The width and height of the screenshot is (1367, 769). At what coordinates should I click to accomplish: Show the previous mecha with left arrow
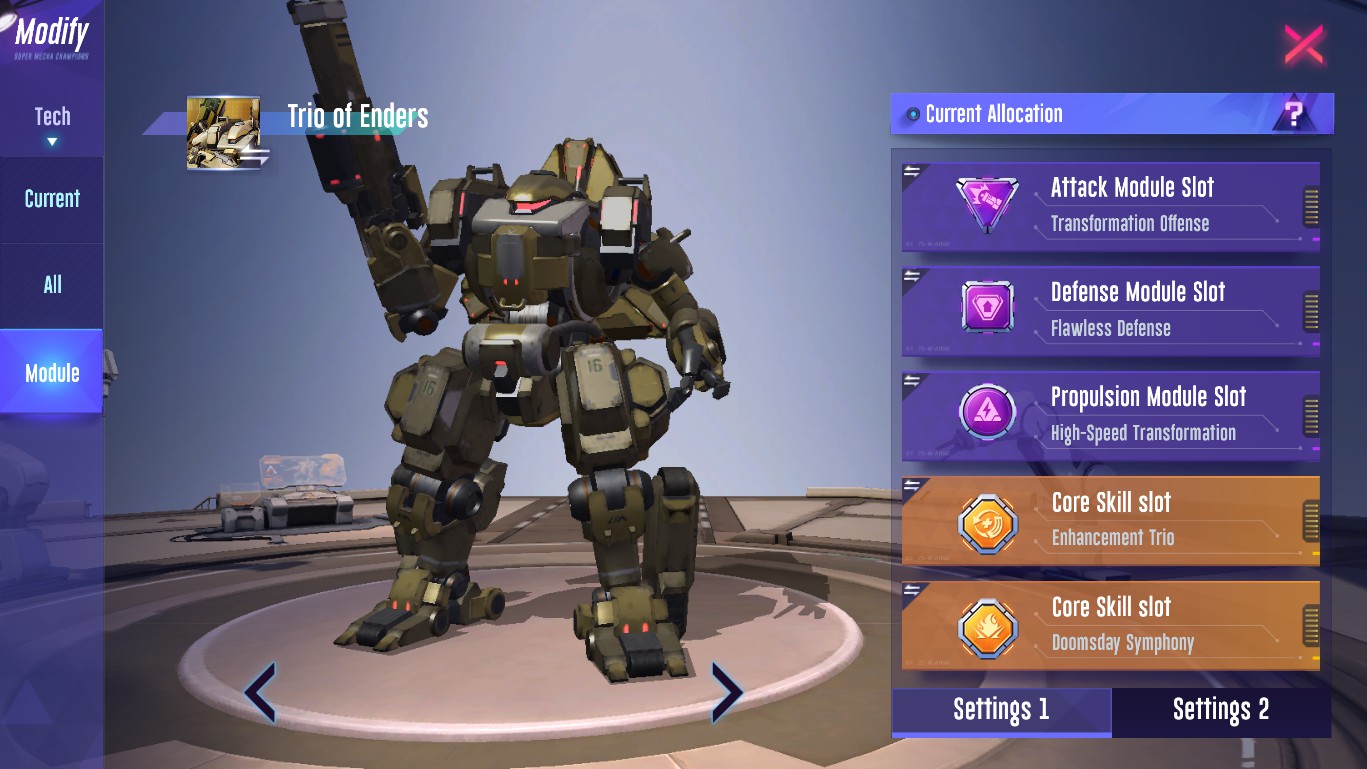pyautogui.click(x=260, y=691)
